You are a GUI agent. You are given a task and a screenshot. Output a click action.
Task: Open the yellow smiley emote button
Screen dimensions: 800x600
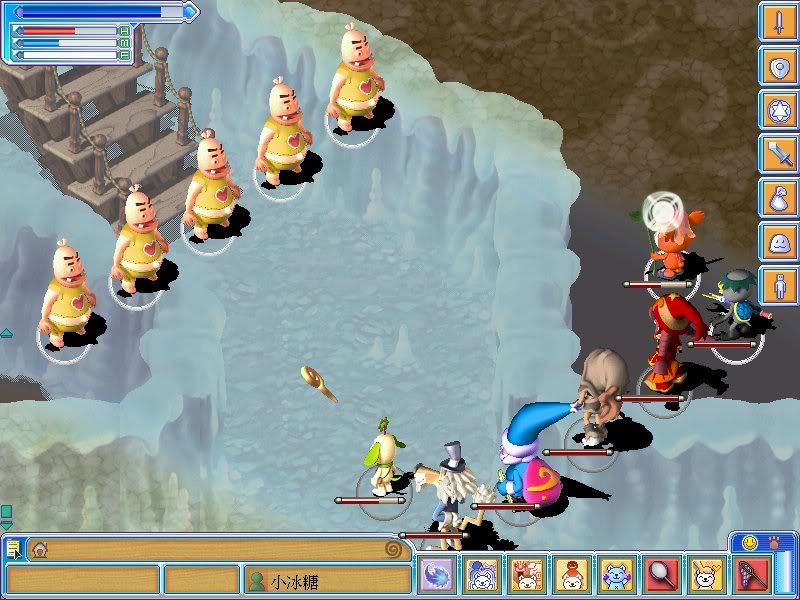click(750, 542)
